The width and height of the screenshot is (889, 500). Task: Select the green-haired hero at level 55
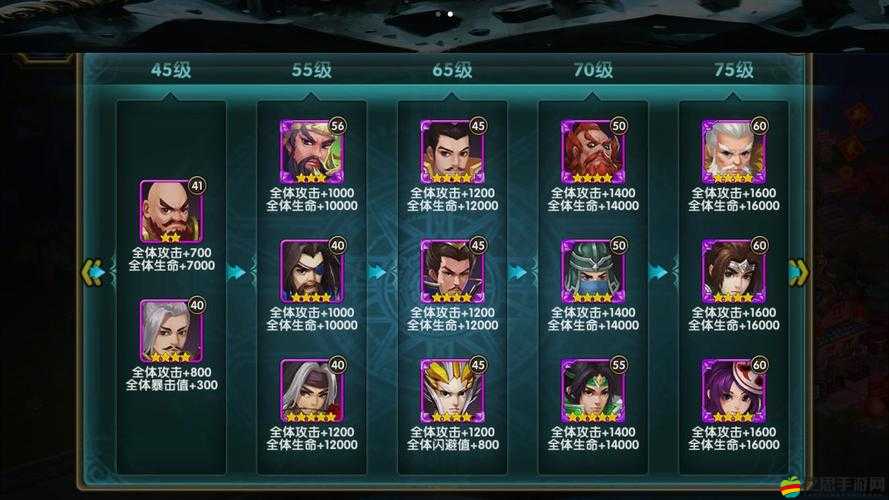click(x=592, y=390)
